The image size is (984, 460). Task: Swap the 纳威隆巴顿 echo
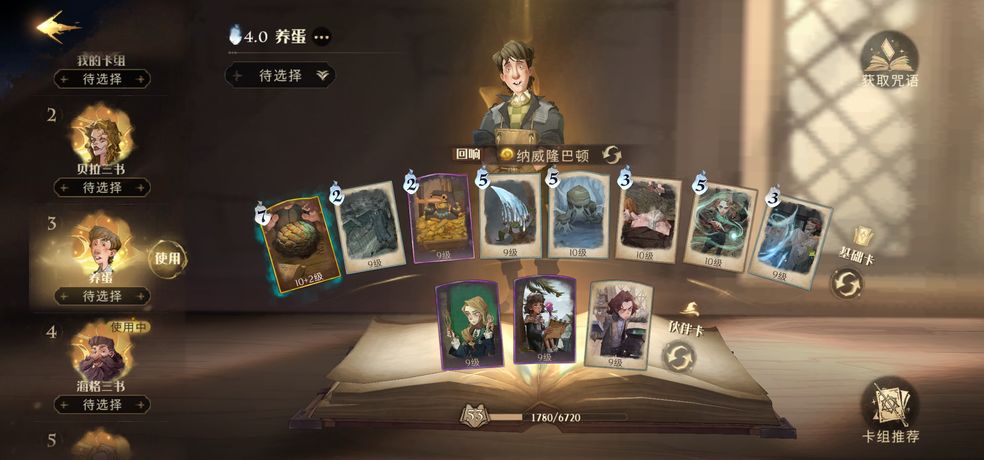[x=611, y=154]
